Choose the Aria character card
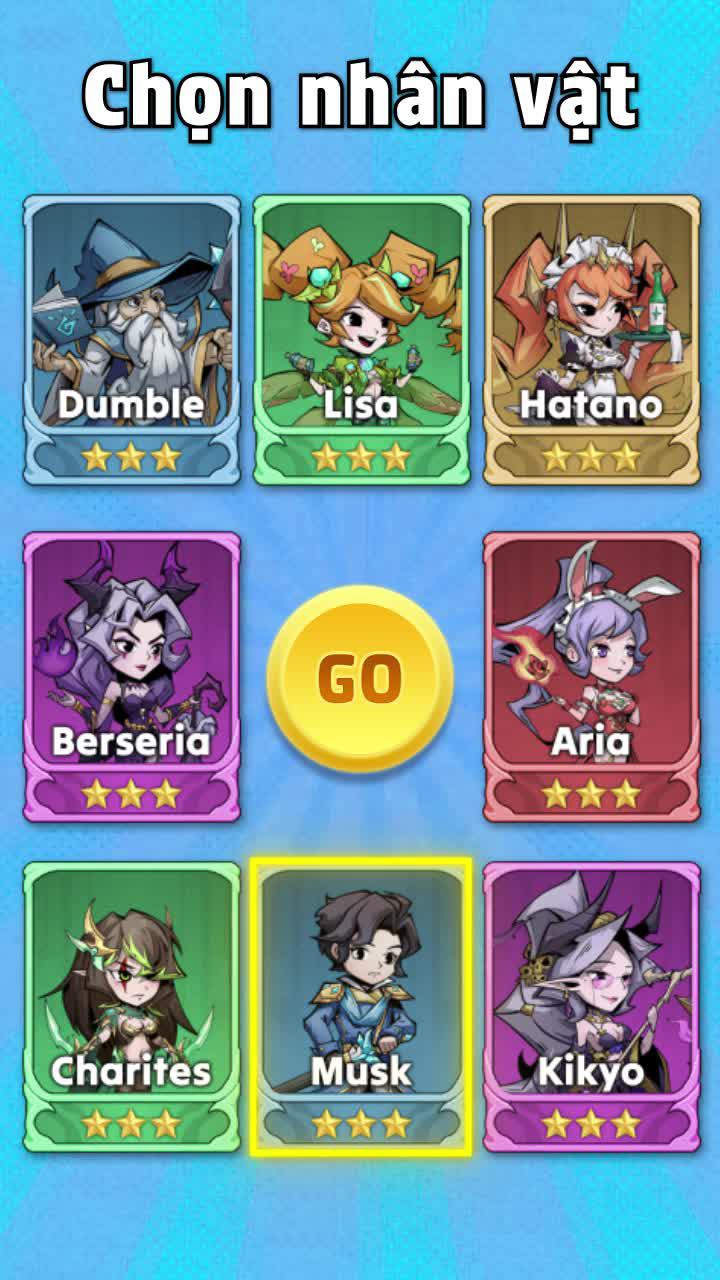 coord(591,676)
